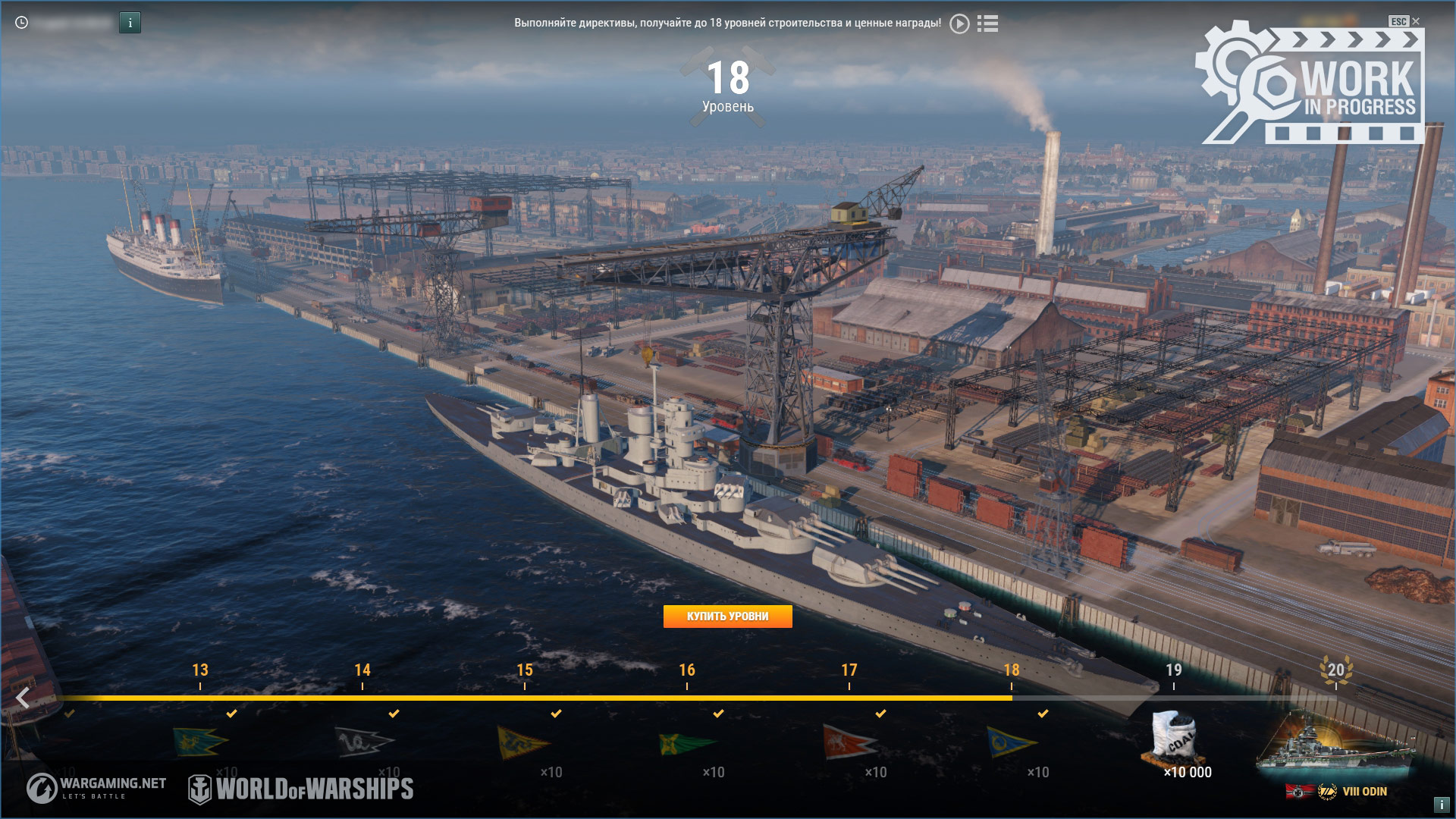
Task: Select the dark dragon flag reward at level 14
Action: tap(362, 741)
